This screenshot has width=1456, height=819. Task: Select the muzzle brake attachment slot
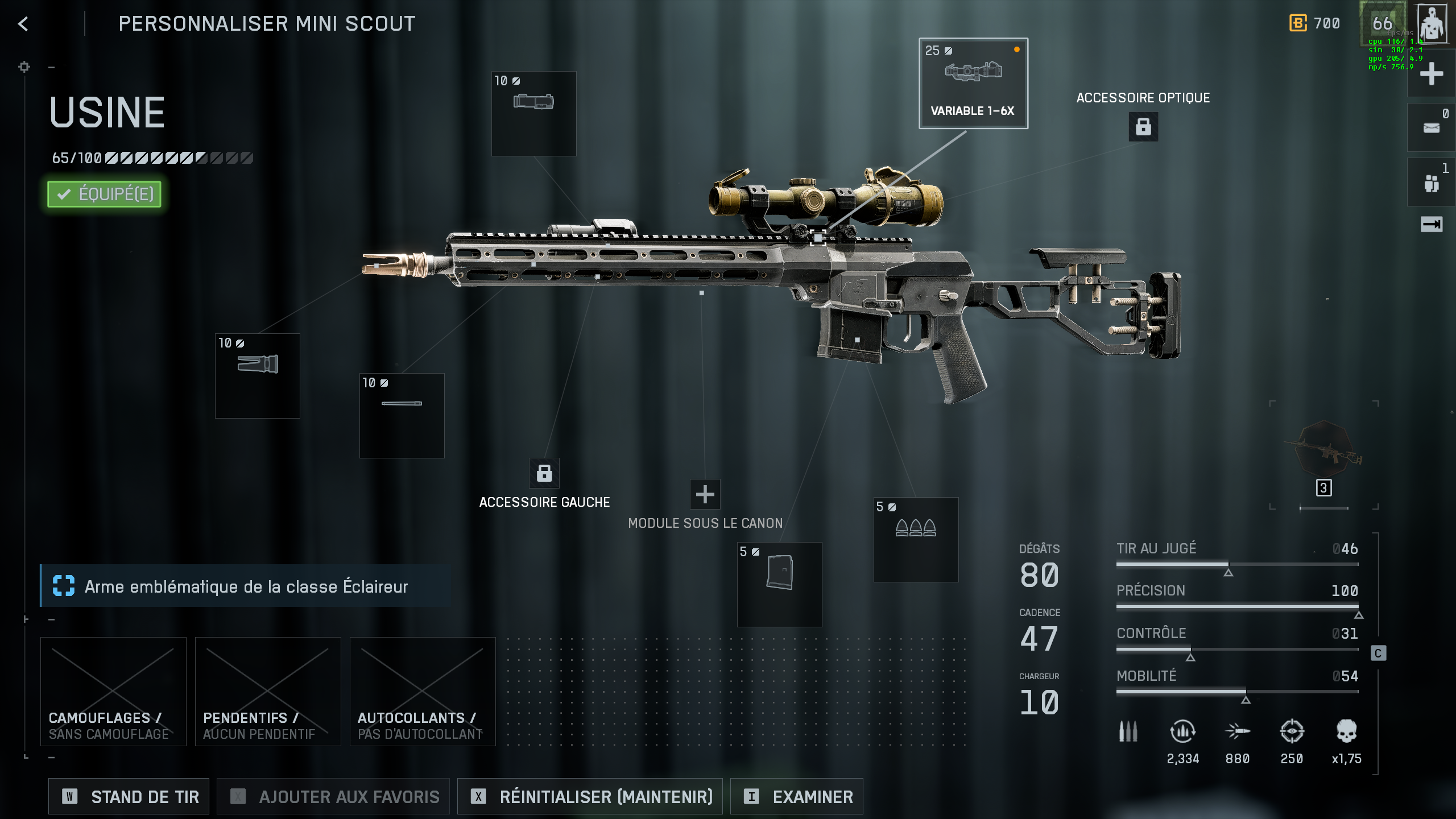click(x=257, y=375)
